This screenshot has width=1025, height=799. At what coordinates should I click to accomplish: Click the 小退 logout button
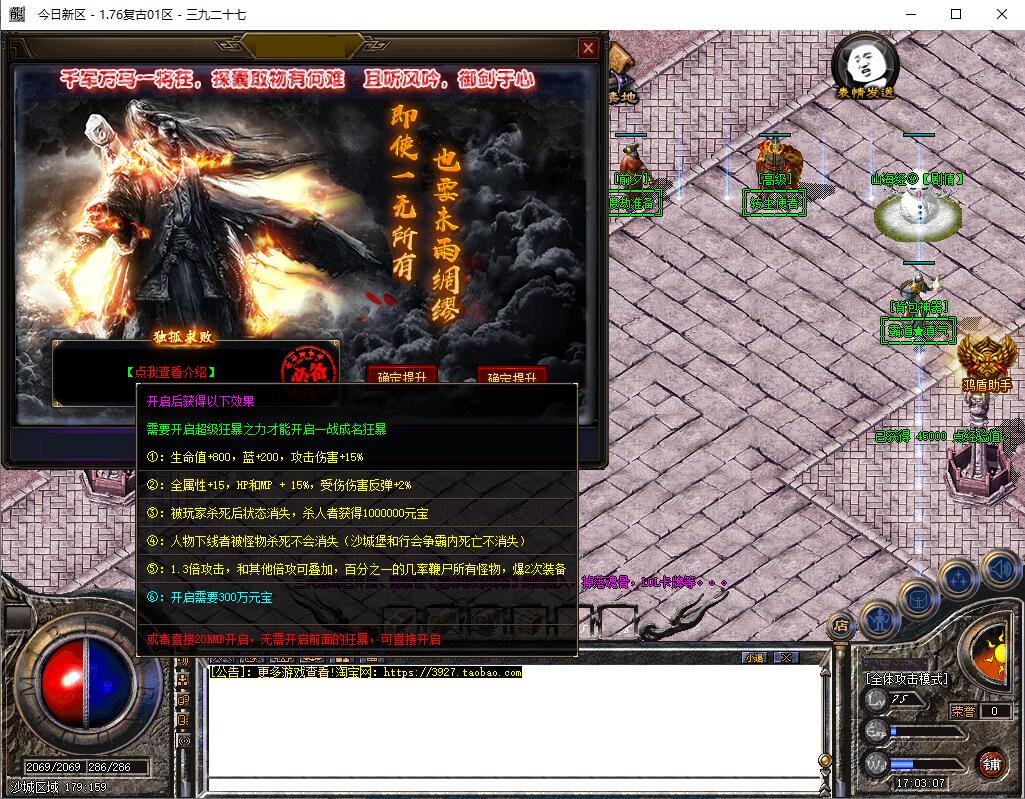(x=754, y=657)
